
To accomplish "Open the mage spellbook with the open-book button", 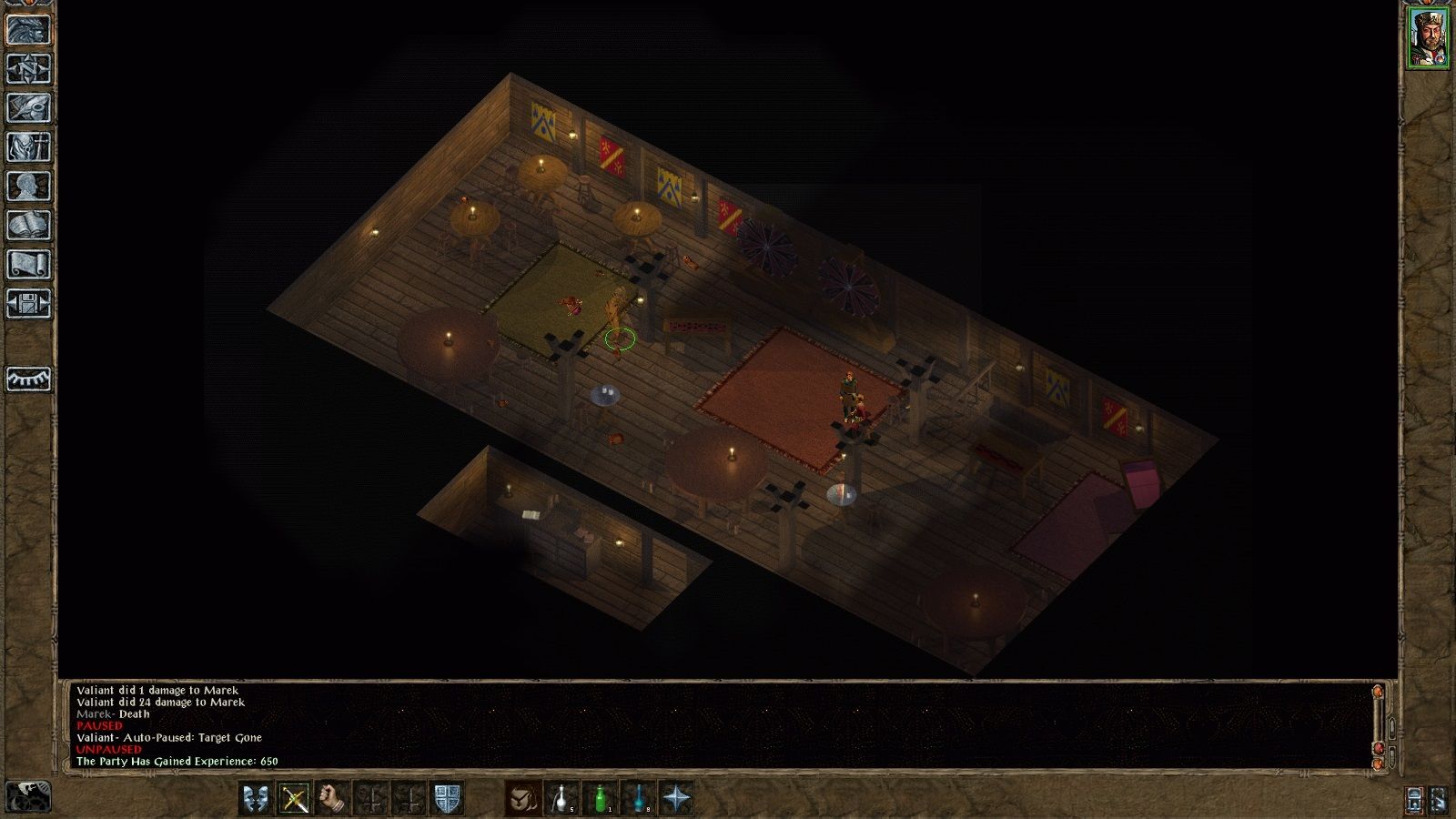I will 28,225.
